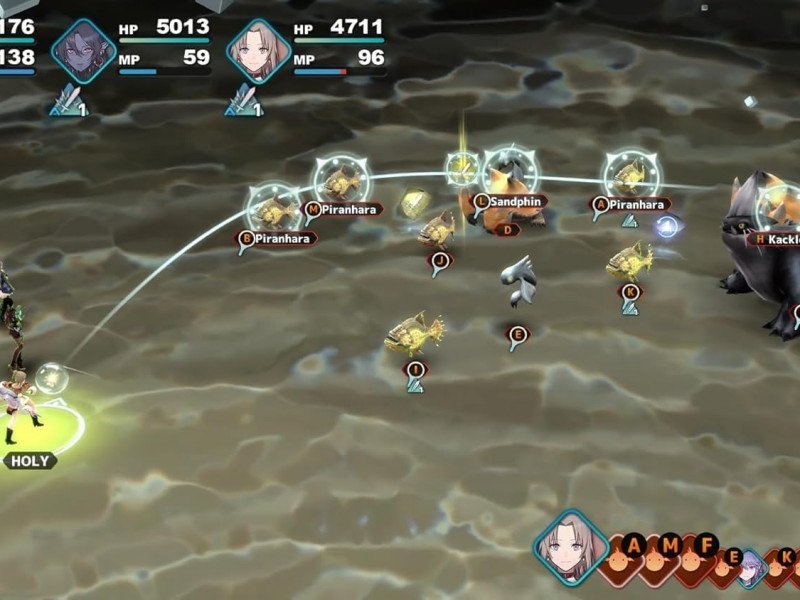800x600 pixels.
Task: Select enemy target marker D
Action: pyautogui.click(x=508, y=230)
